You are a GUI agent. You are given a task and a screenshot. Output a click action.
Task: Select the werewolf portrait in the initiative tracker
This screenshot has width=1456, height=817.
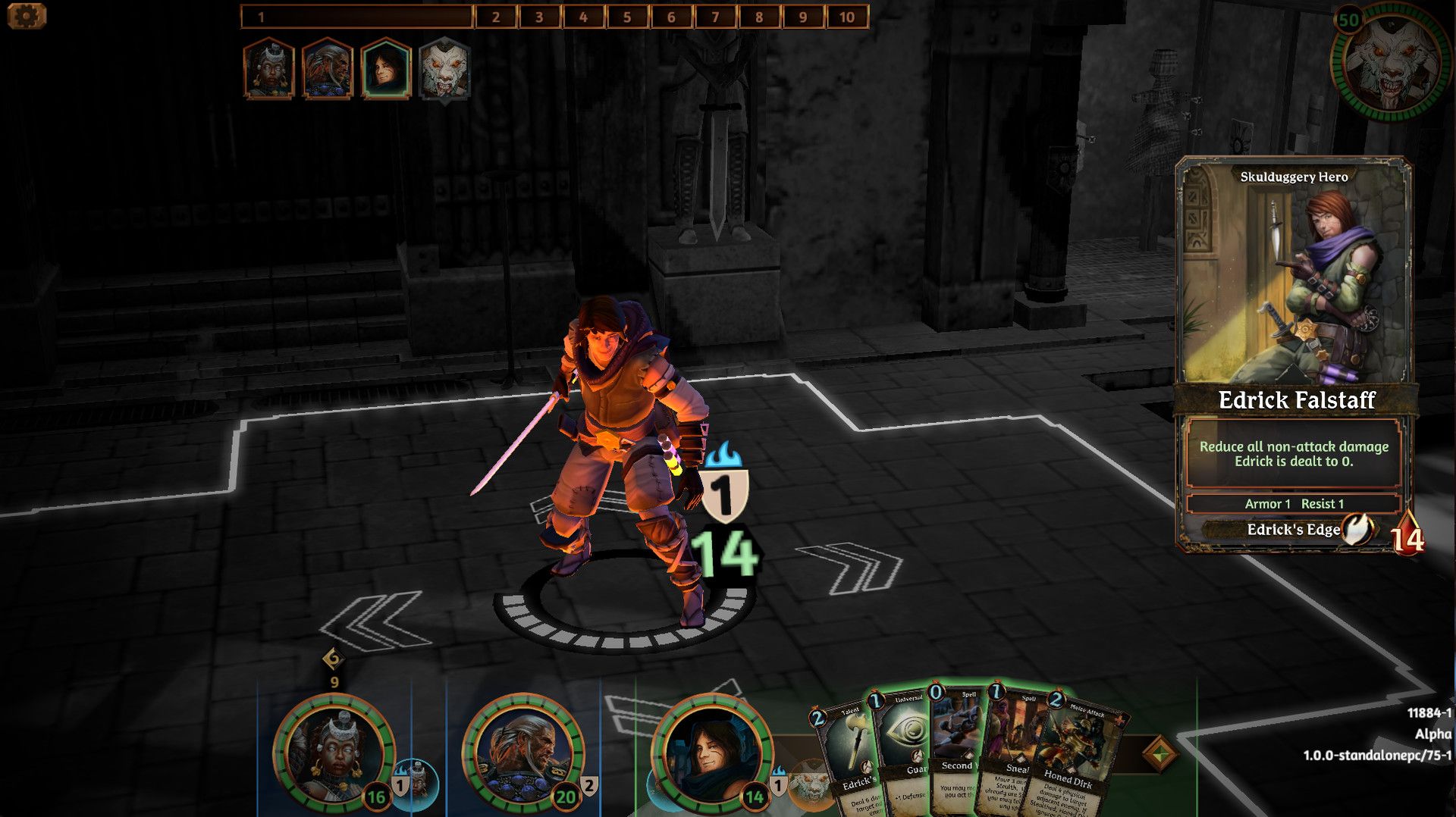click(444, 70)
